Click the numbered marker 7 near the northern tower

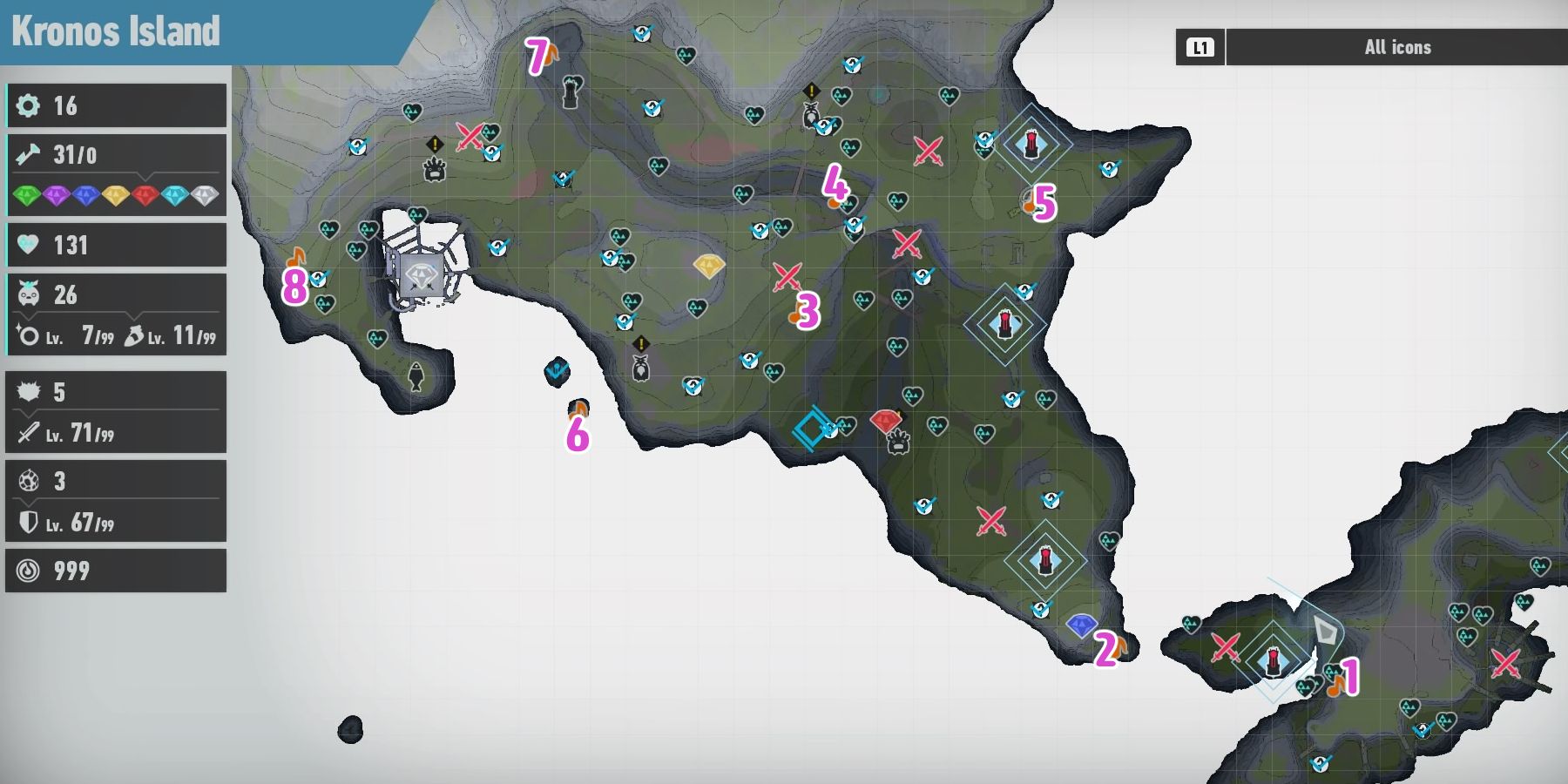click(537, 54)
